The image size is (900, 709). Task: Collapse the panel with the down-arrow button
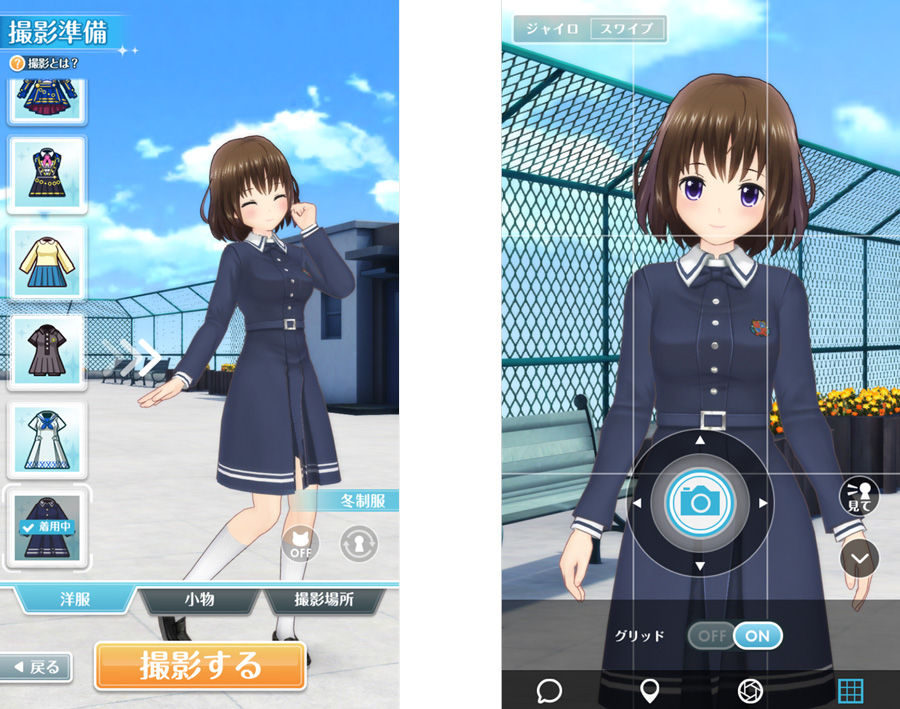click(x=859, y=558)
